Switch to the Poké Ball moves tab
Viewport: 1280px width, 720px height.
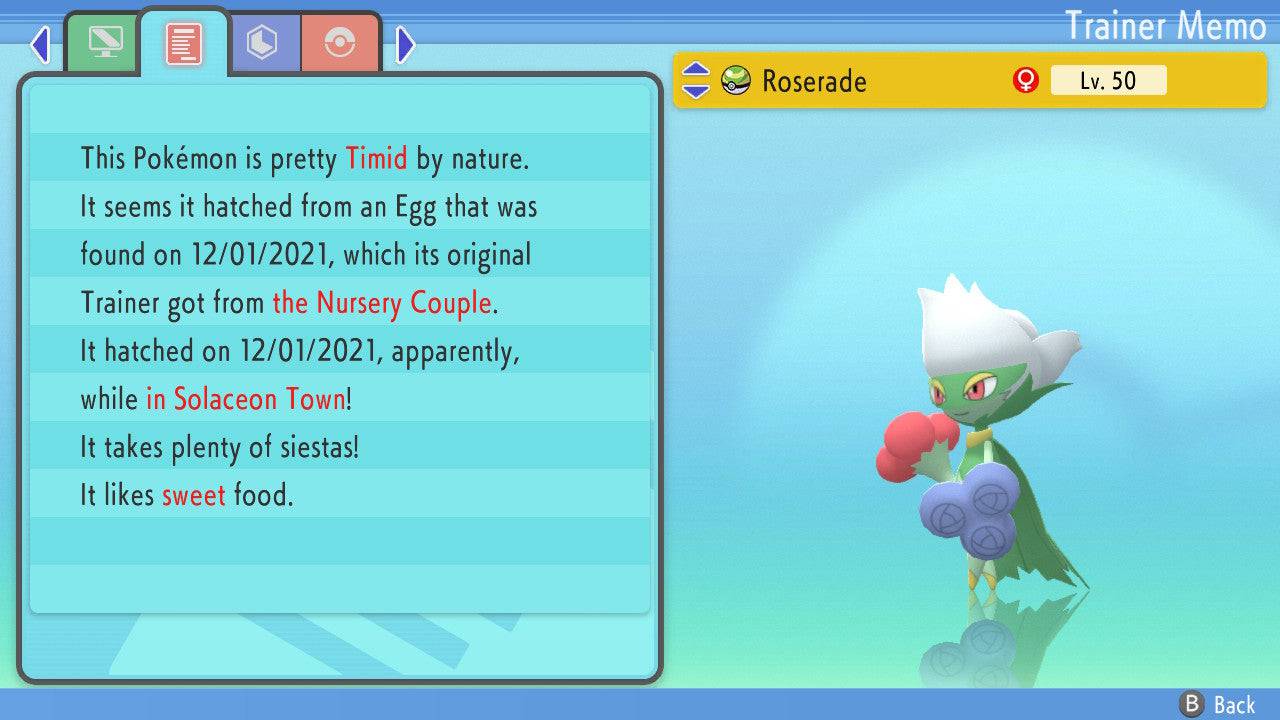click(x=340, y=43)
